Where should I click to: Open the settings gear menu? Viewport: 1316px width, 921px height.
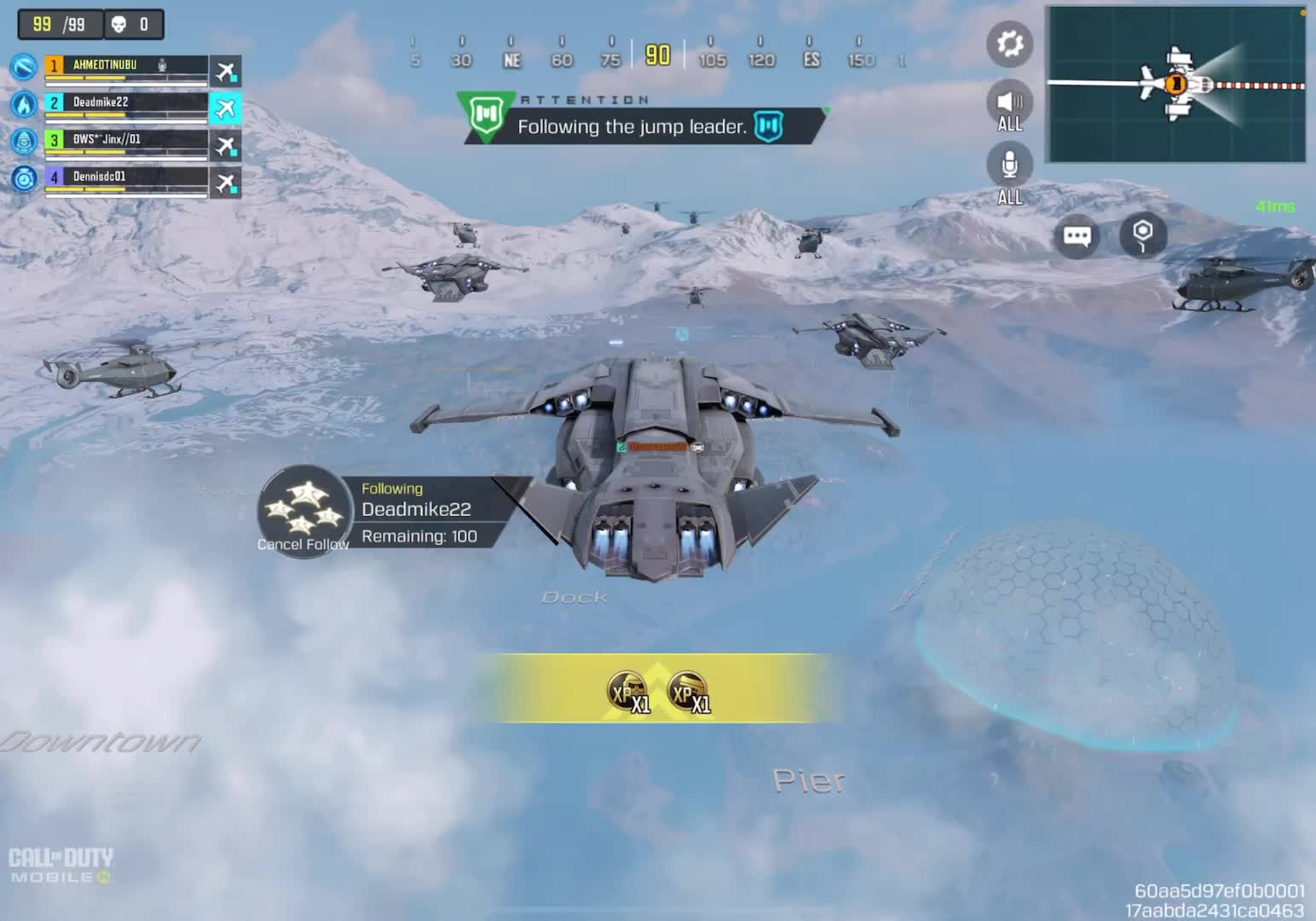(1010, 43)
